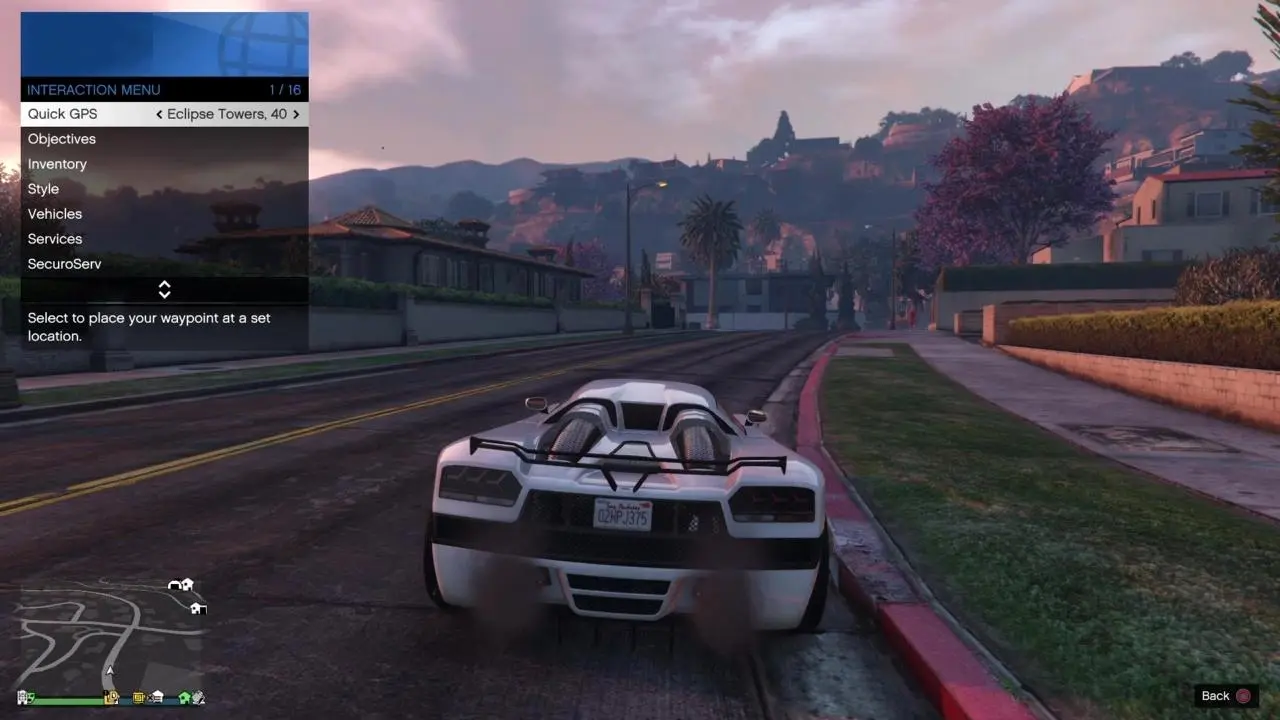Image resolution: width=1280 pixels, height=720 pixels.
Task: Click the green property house icon in the HUD
Action: (x=185, y=697)
